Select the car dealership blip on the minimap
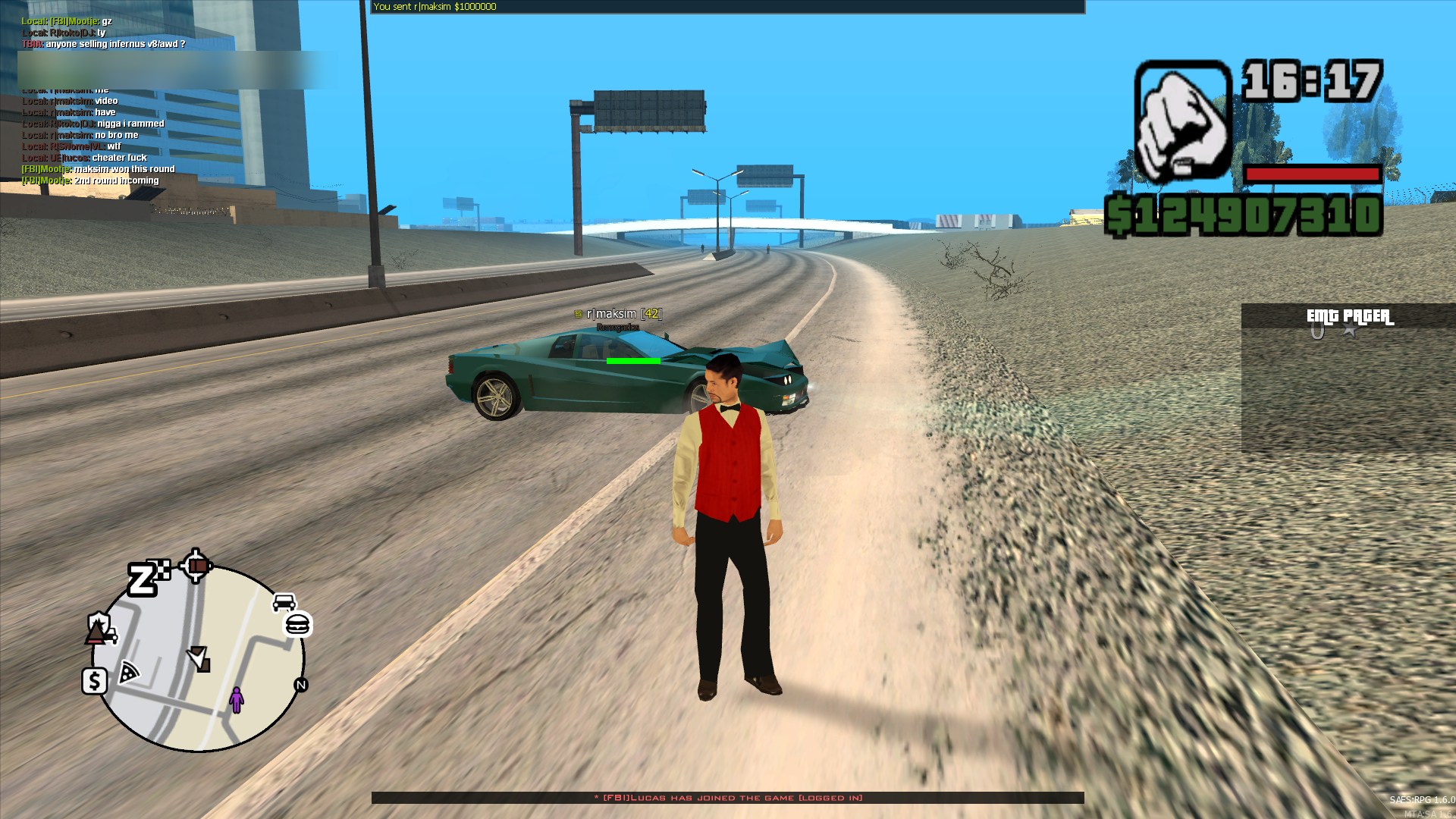The image size is (1456, 819). pyautogui.click(x=284, y=602)
